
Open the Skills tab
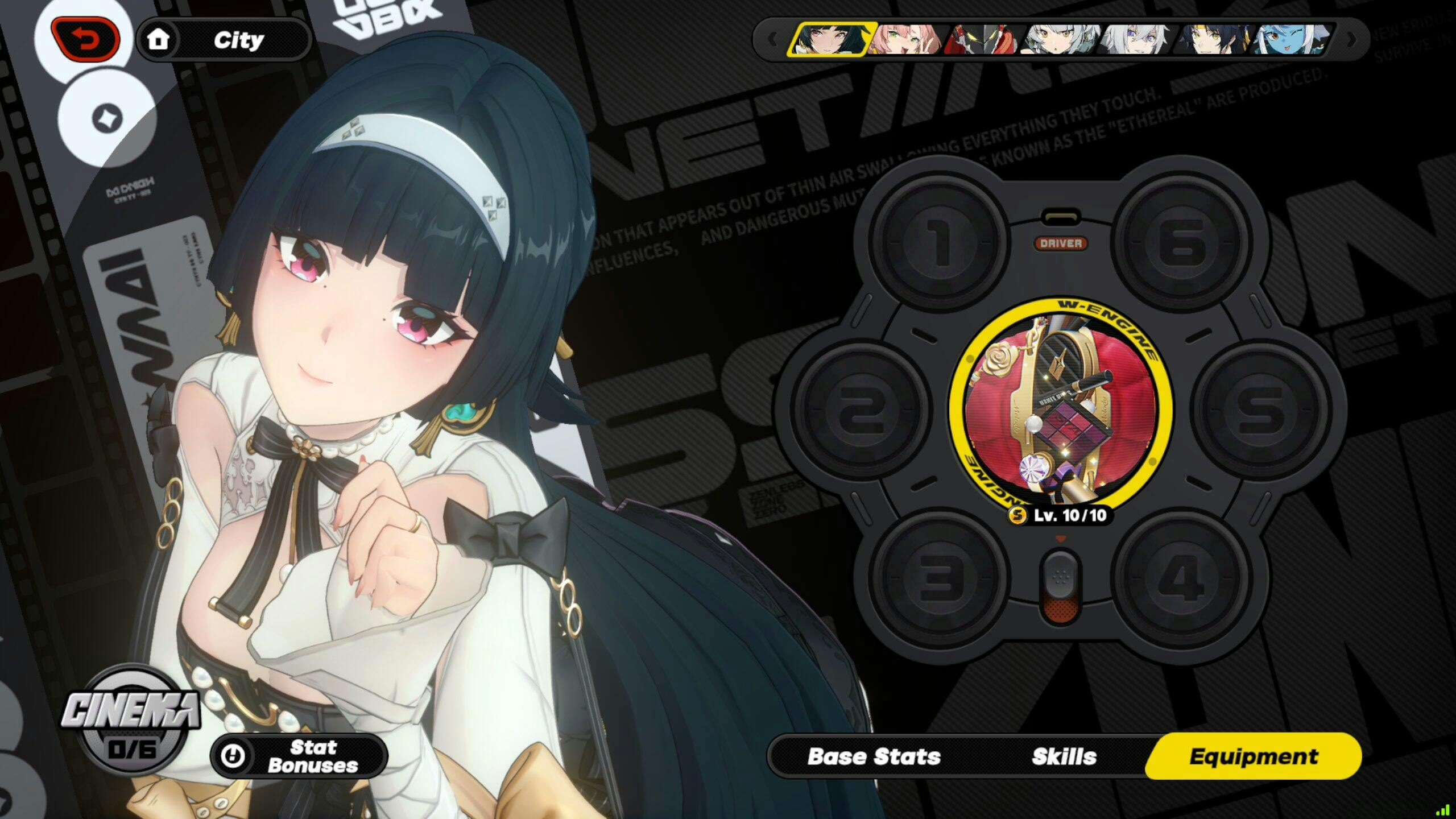click(x=1064, y=756)
